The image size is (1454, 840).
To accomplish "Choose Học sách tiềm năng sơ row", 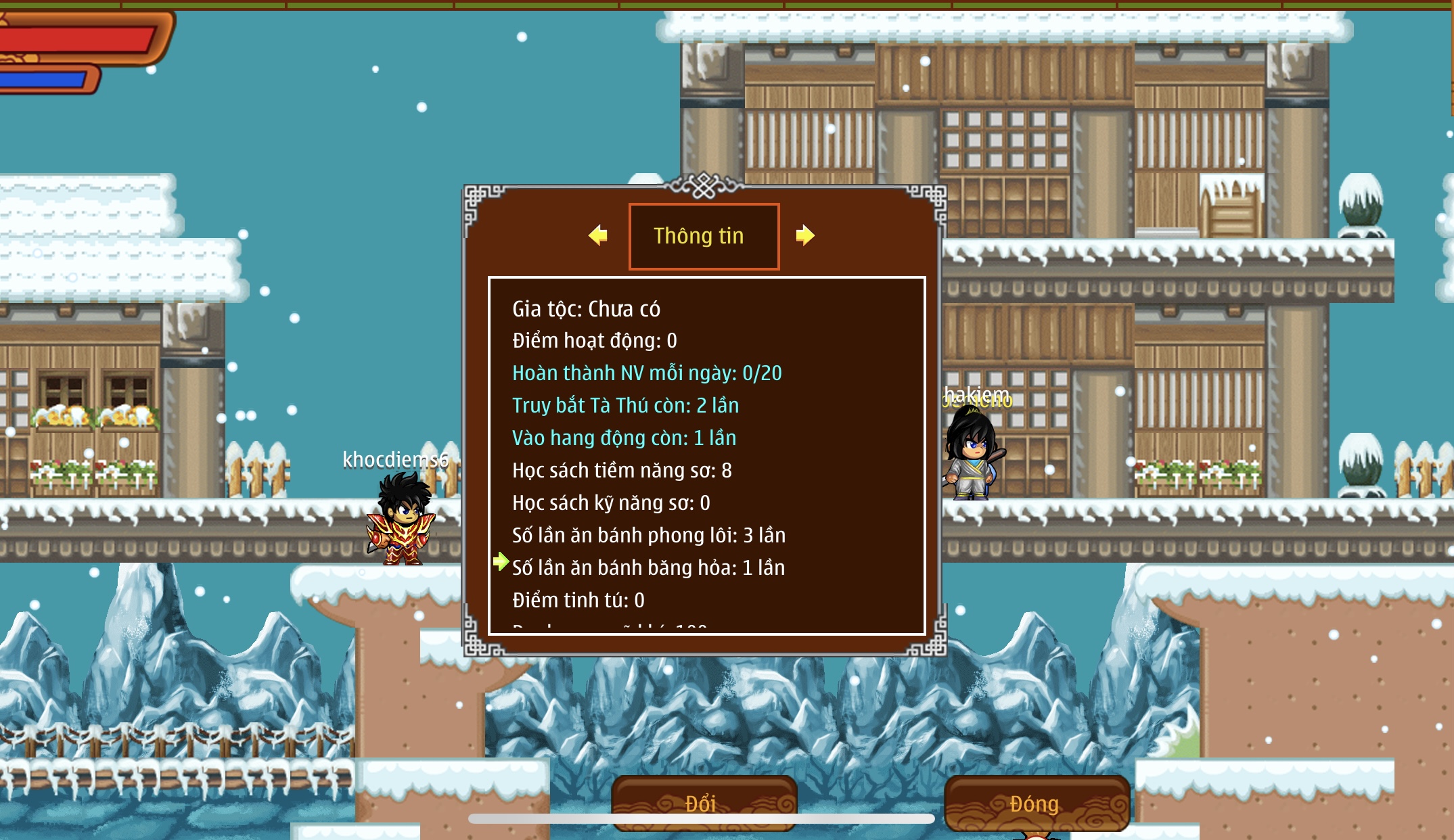I will 622,471.
